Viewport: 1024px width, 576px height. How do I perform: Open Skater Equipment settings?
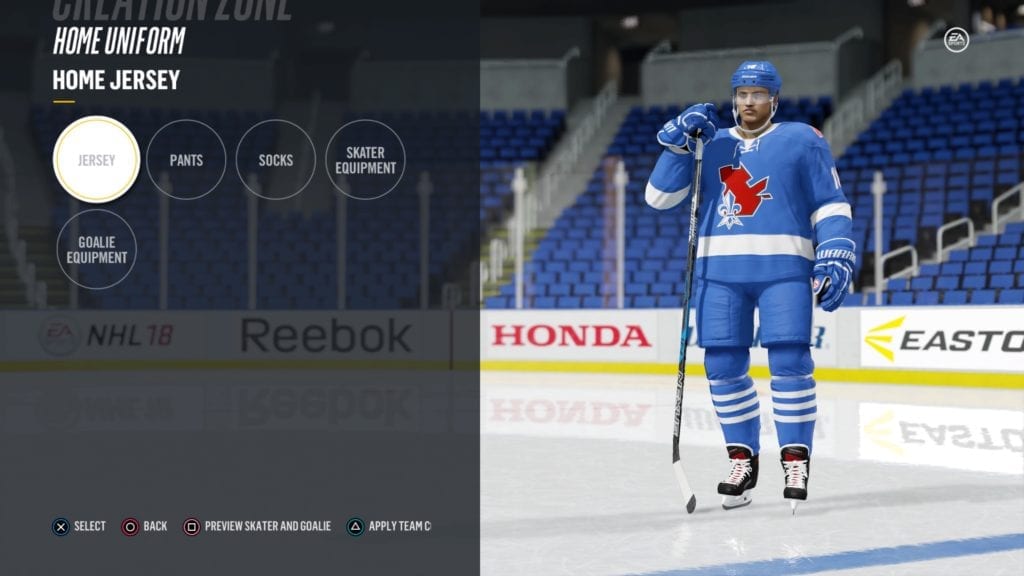tap(365, 160)
